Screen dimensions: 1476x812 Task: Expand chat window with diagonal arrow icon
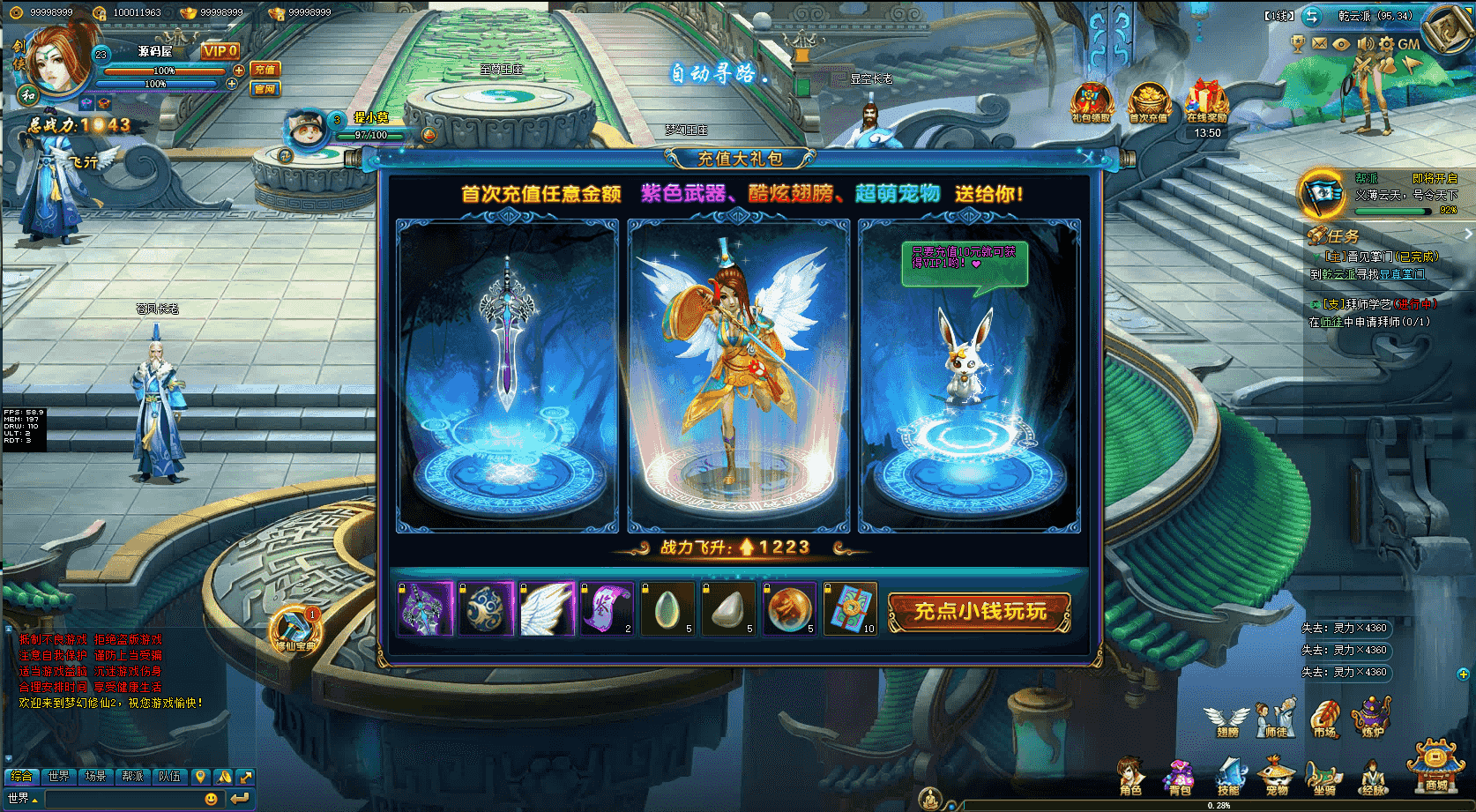247,777
